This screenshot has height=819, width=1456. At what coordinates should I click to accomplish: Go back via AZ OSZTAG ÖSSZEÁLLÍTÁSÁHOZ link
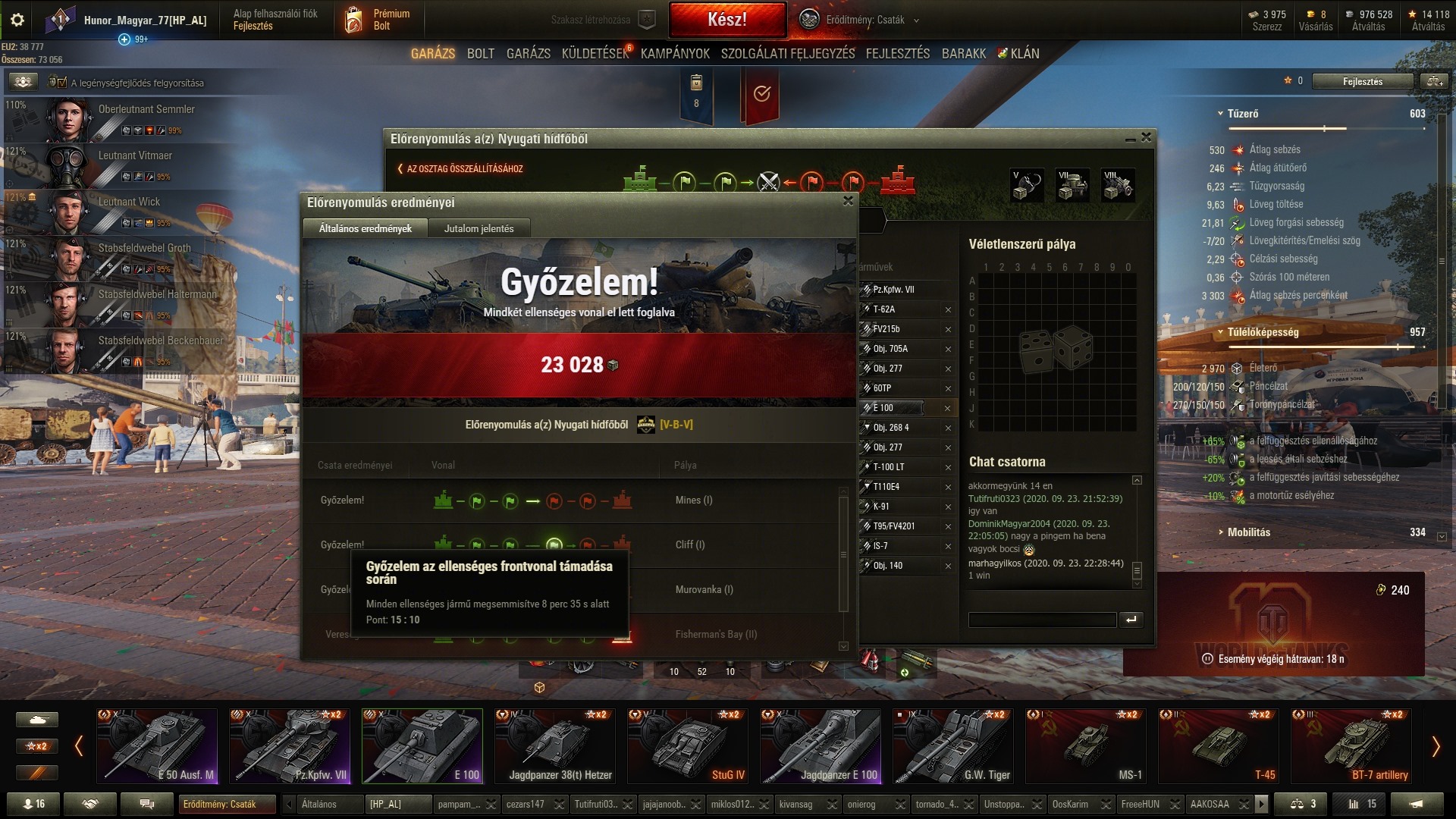click(461, 169)
